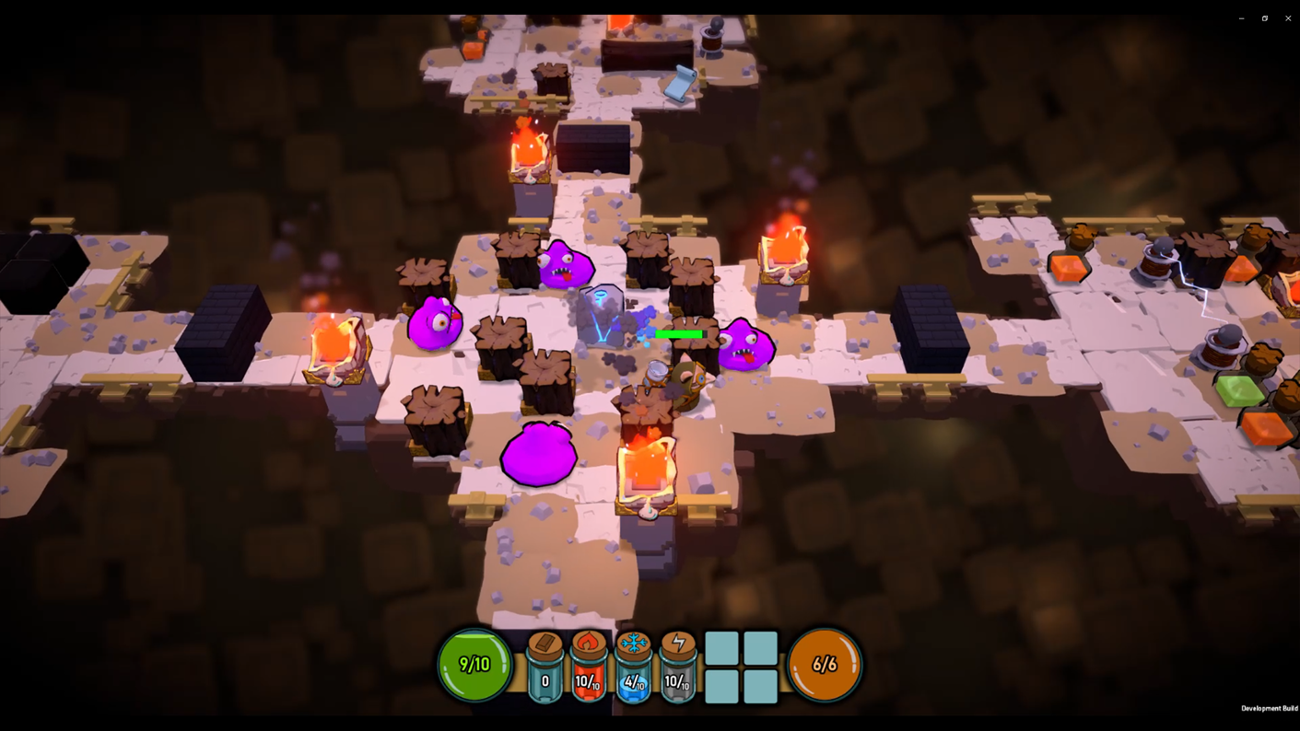1300x731 pixels.
Task: Select the lightning potion vial
Action: tap(677, 665)
